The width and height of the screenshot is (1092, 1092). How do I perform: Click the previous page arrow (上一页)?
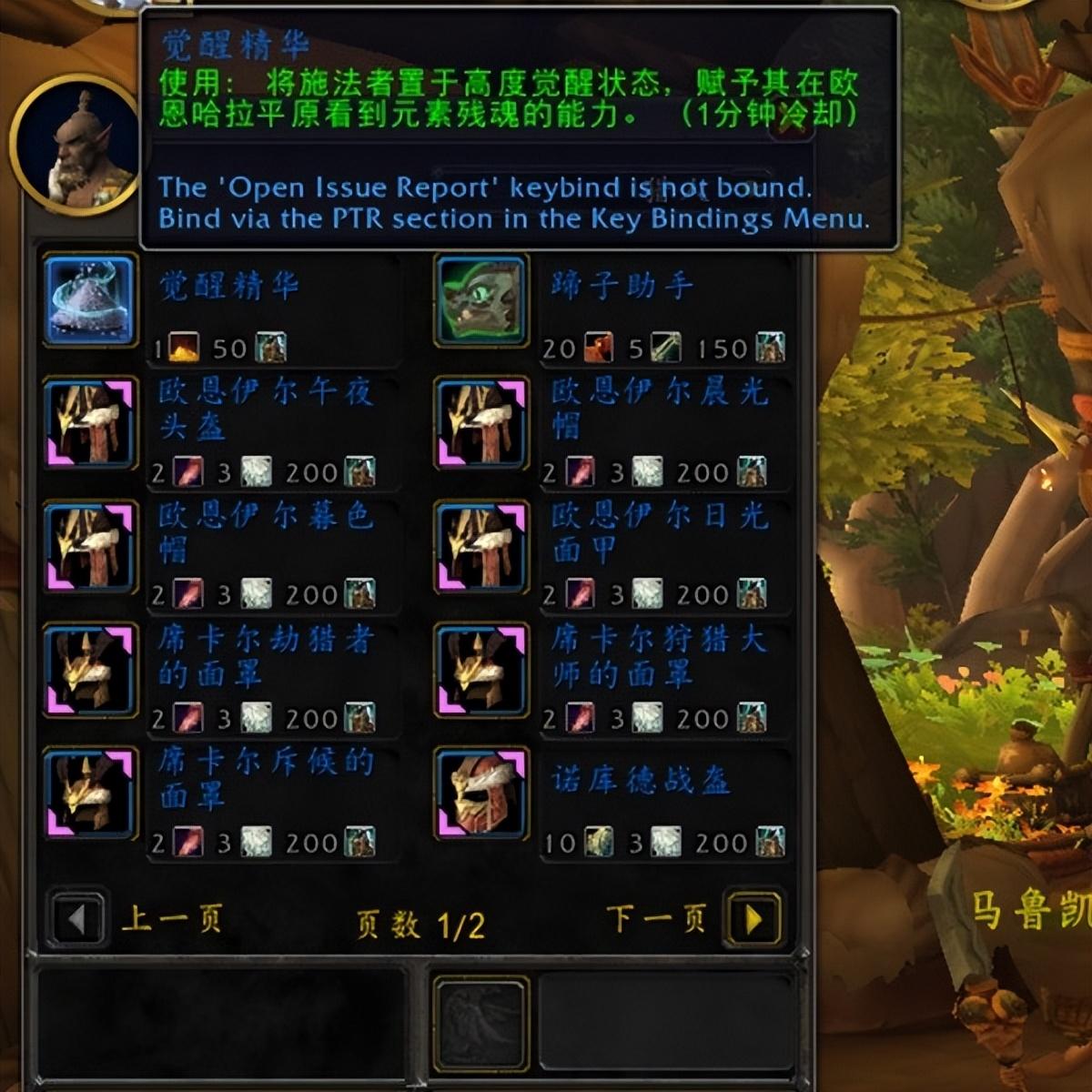76,920
